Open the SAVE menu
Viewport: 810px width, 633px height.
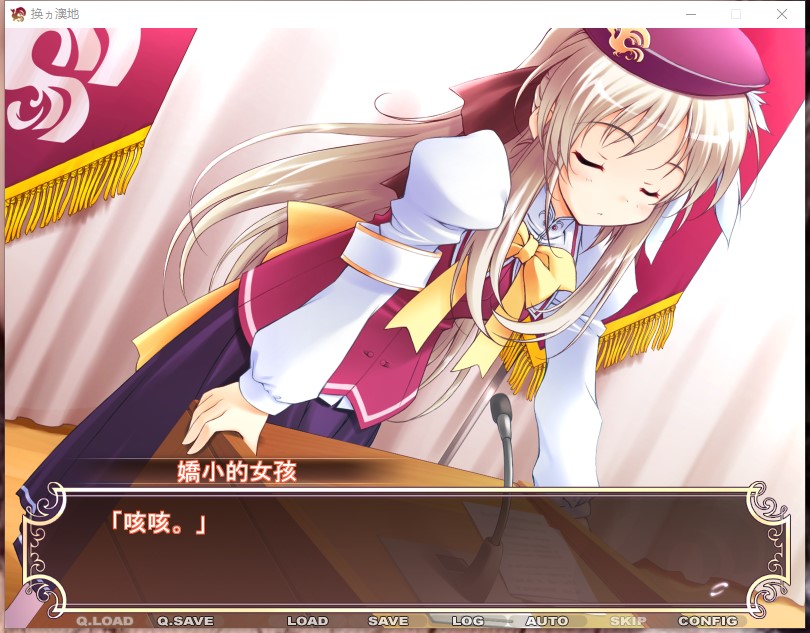pyautogui.click(x=388, y=621)
